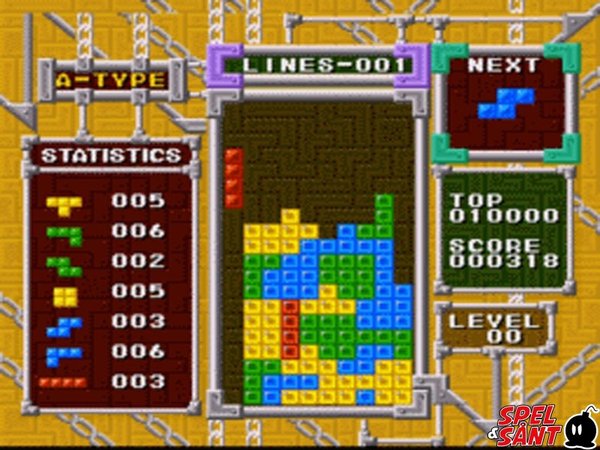Image resolution: width=600 pixels, height=450 pixels.
Task: Select the yellow square piece statistics icon
Action: click(x=66, y=295)
